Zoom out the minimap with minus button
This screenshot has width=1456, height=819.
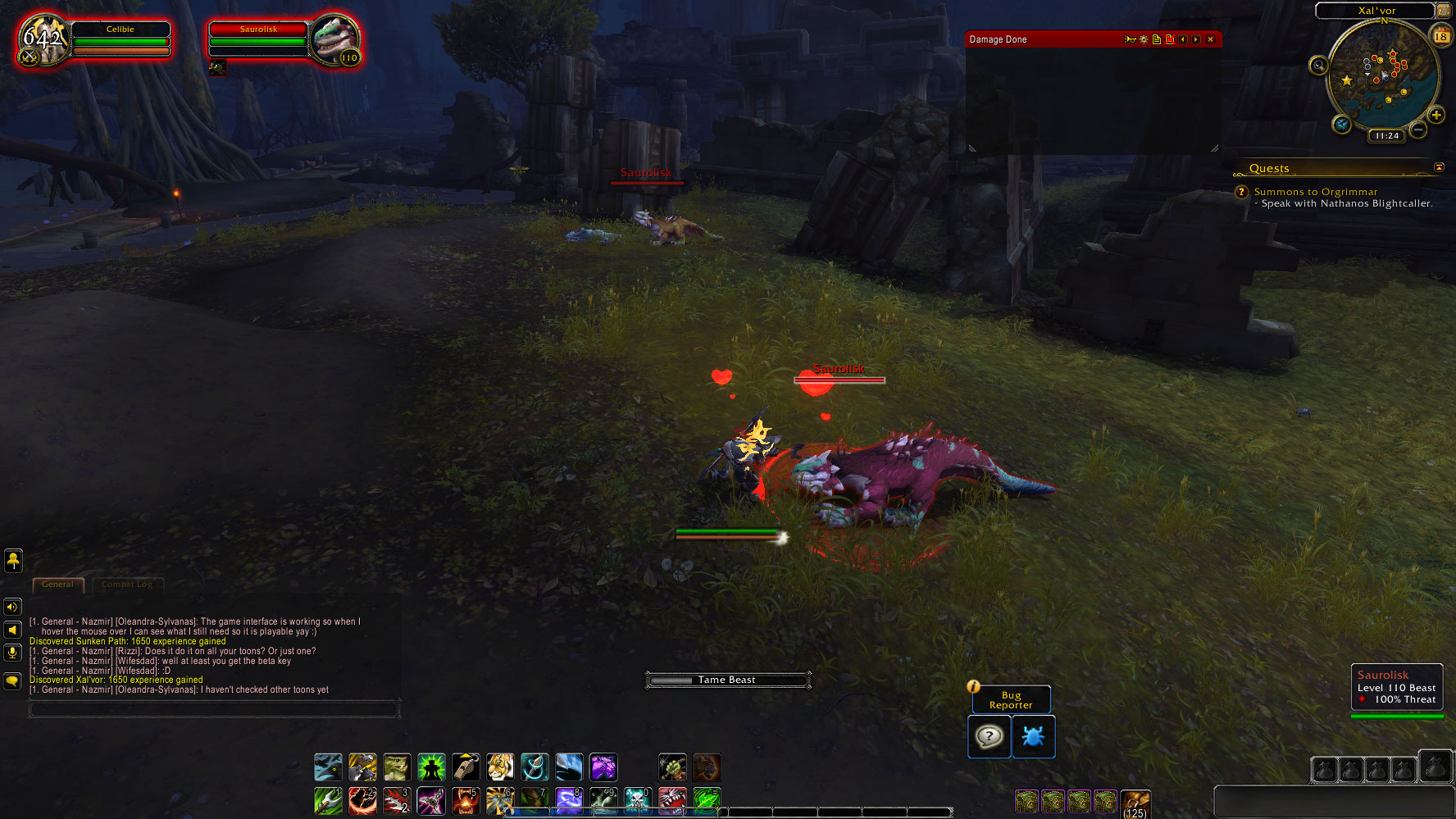pos(1418,130)
